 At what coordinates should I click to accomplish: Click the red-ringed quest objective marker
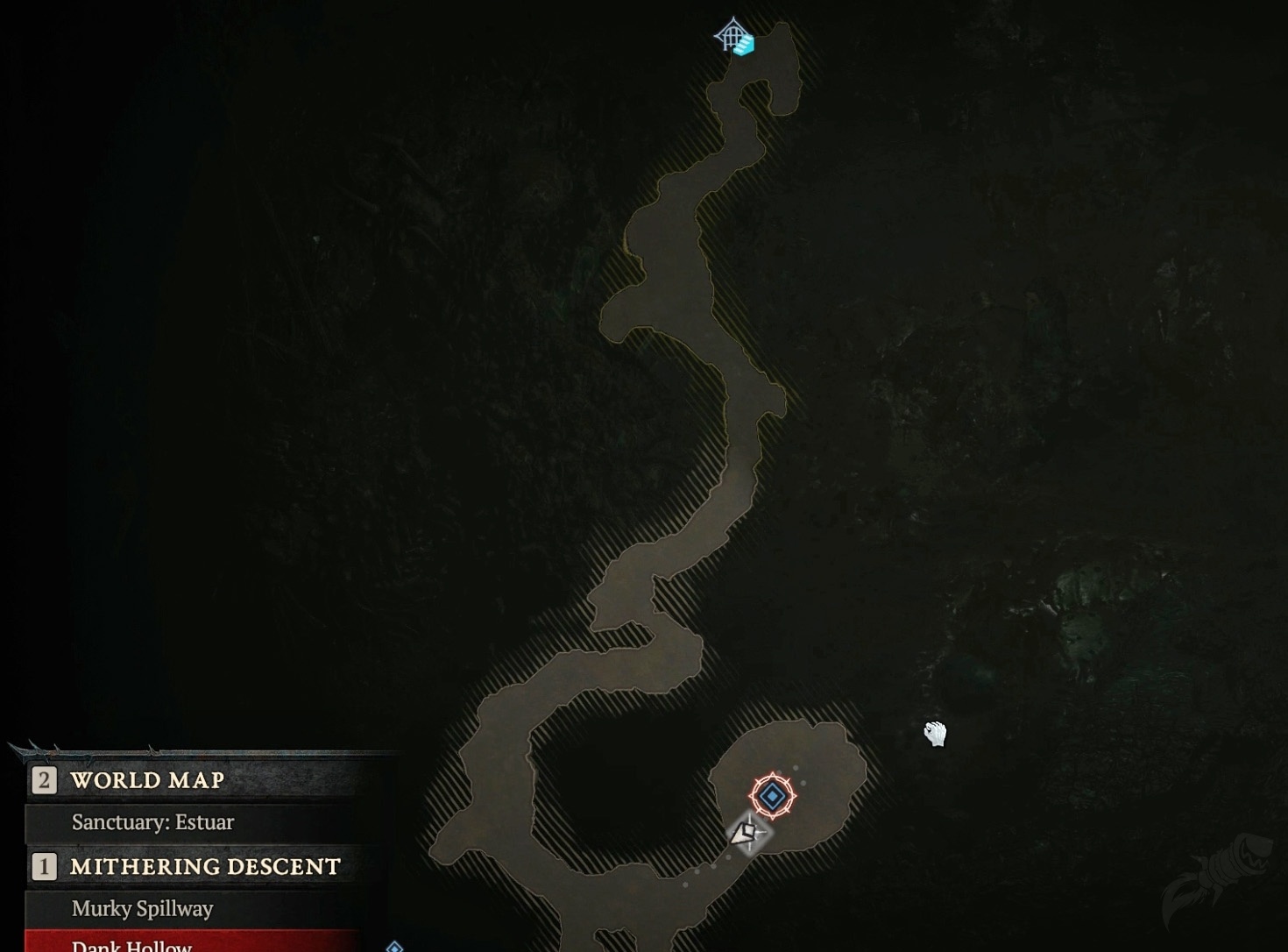click(x=772, y=796)
